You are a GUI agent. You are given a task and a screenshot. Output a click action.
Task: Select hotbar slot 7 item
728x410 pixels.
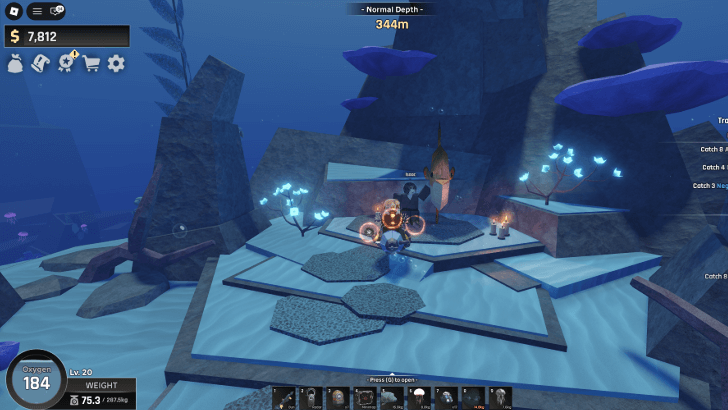coord(445,398)
